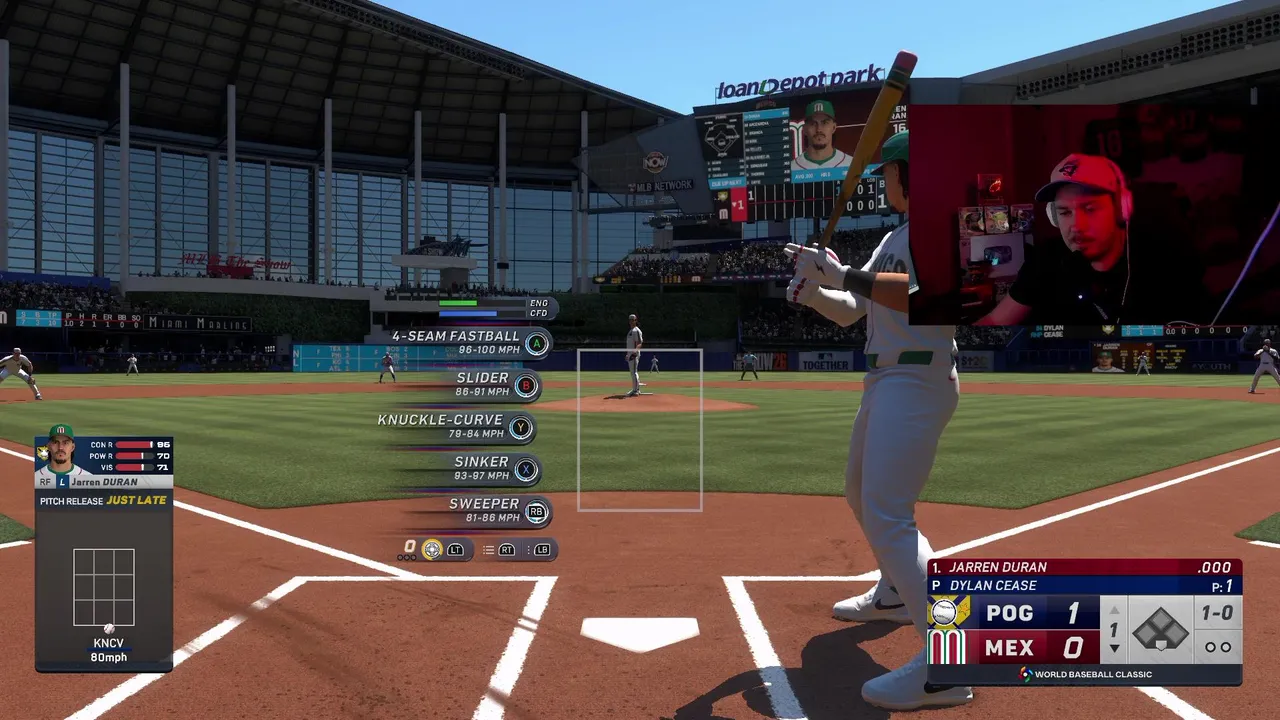Click the pitch release feedback grid
Image resolution: width=1280 pixels, height=720 pixels.
pos(104,587)
